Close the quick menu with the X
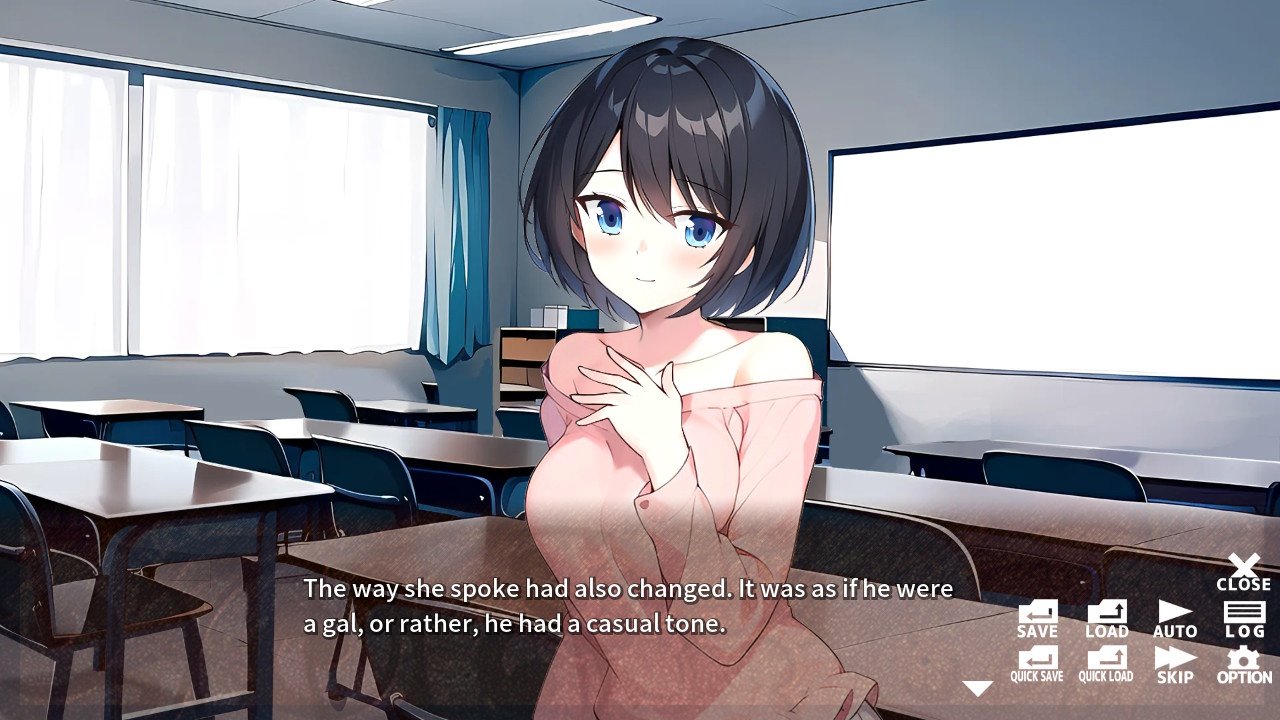 [x=1243, y=570]
